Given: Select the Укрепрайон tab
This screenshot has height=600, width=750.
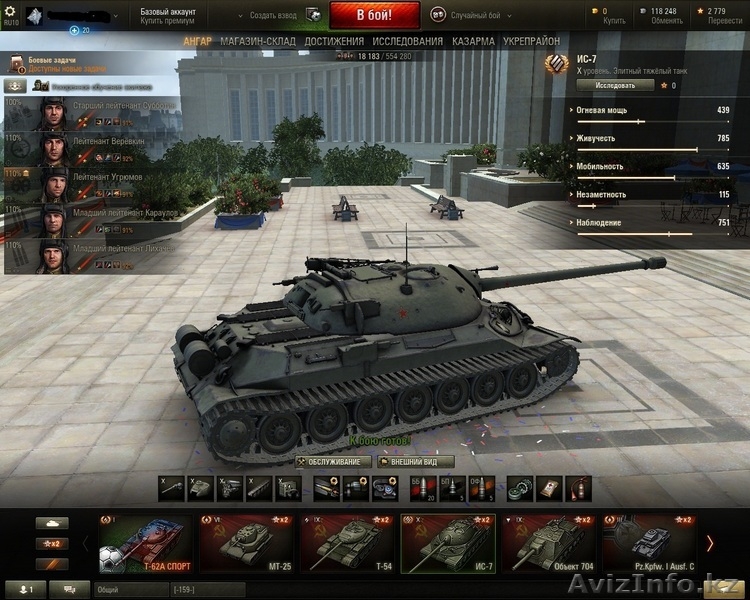Looking at the screenshot, I should tap(531, 41).
